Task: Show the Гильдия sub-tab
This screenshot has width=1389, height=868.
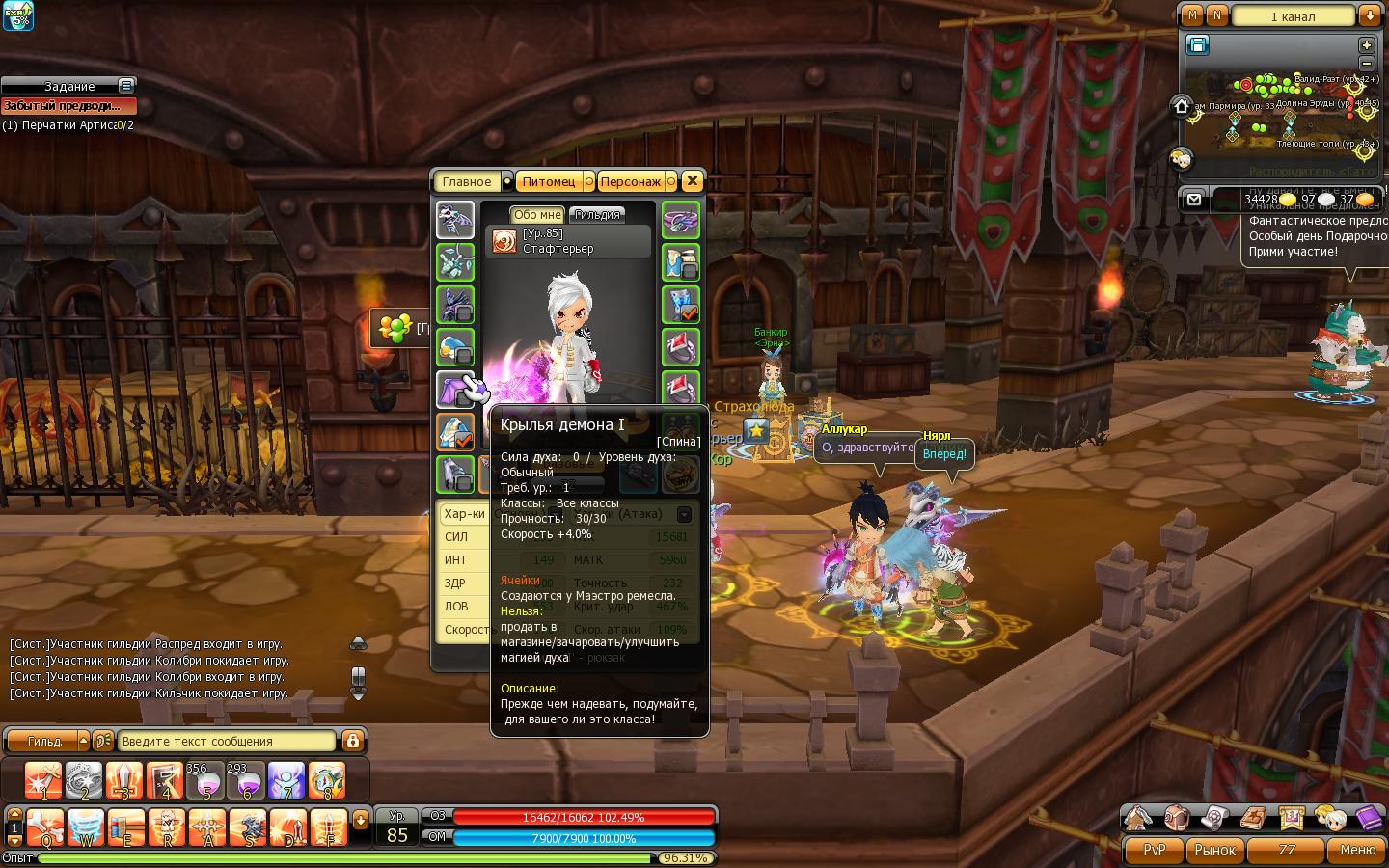Action: [x=597, y=215]
